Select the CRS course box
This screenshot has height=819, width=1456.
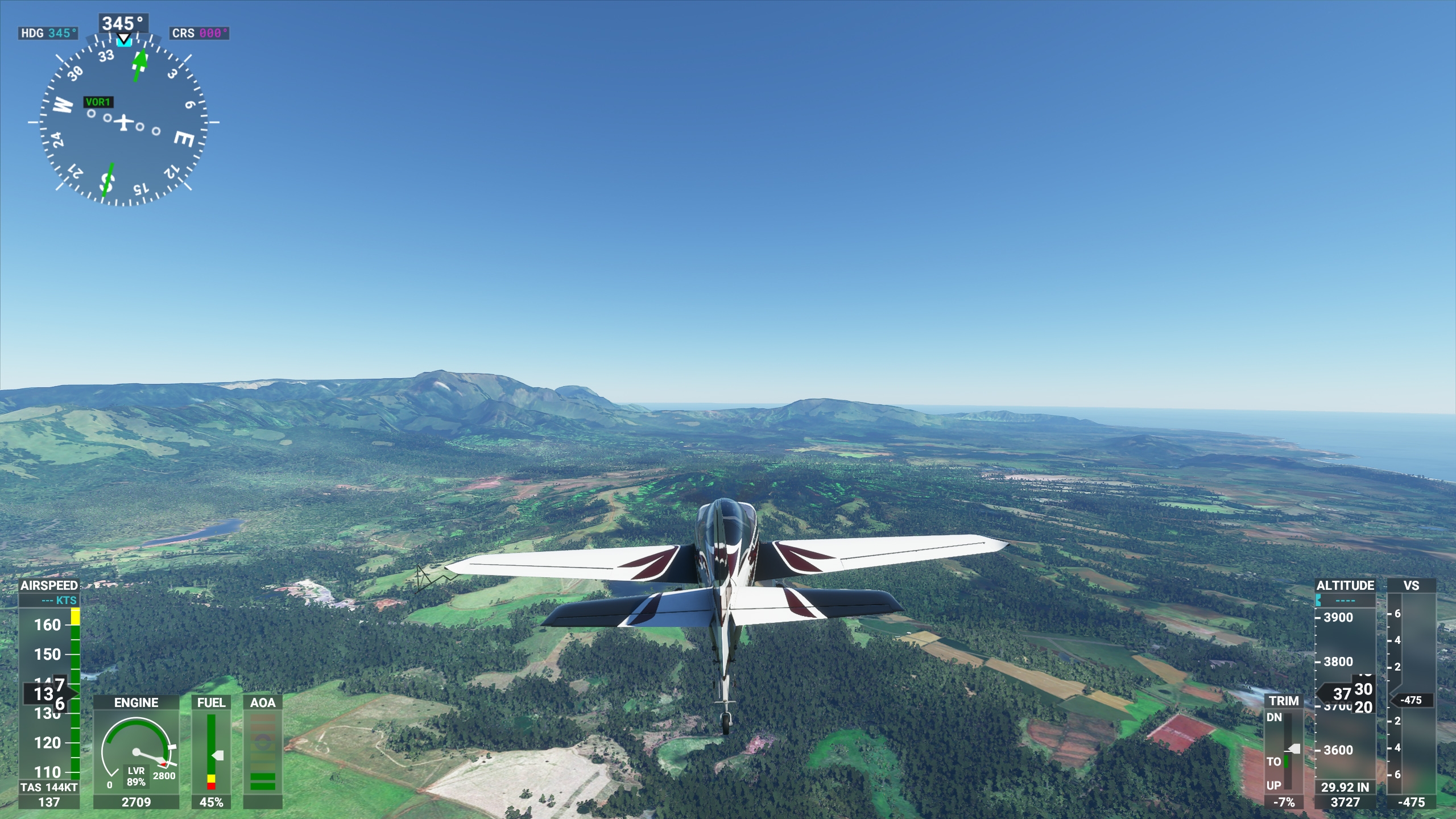click(199, 33)
